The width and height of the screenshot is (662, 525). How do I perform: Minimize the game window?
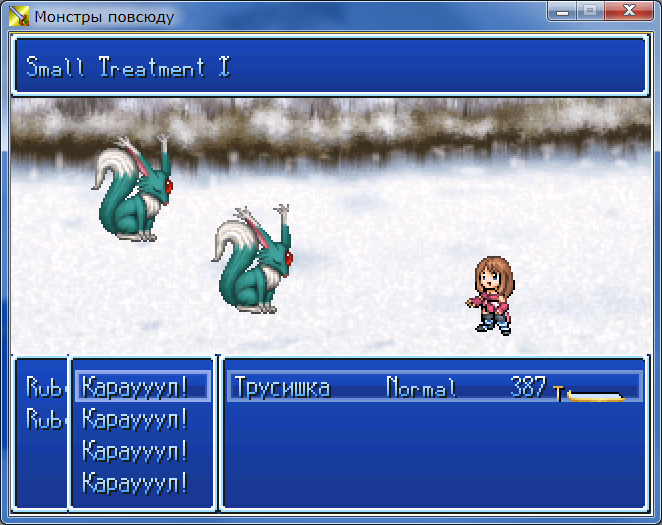point(562,12)
